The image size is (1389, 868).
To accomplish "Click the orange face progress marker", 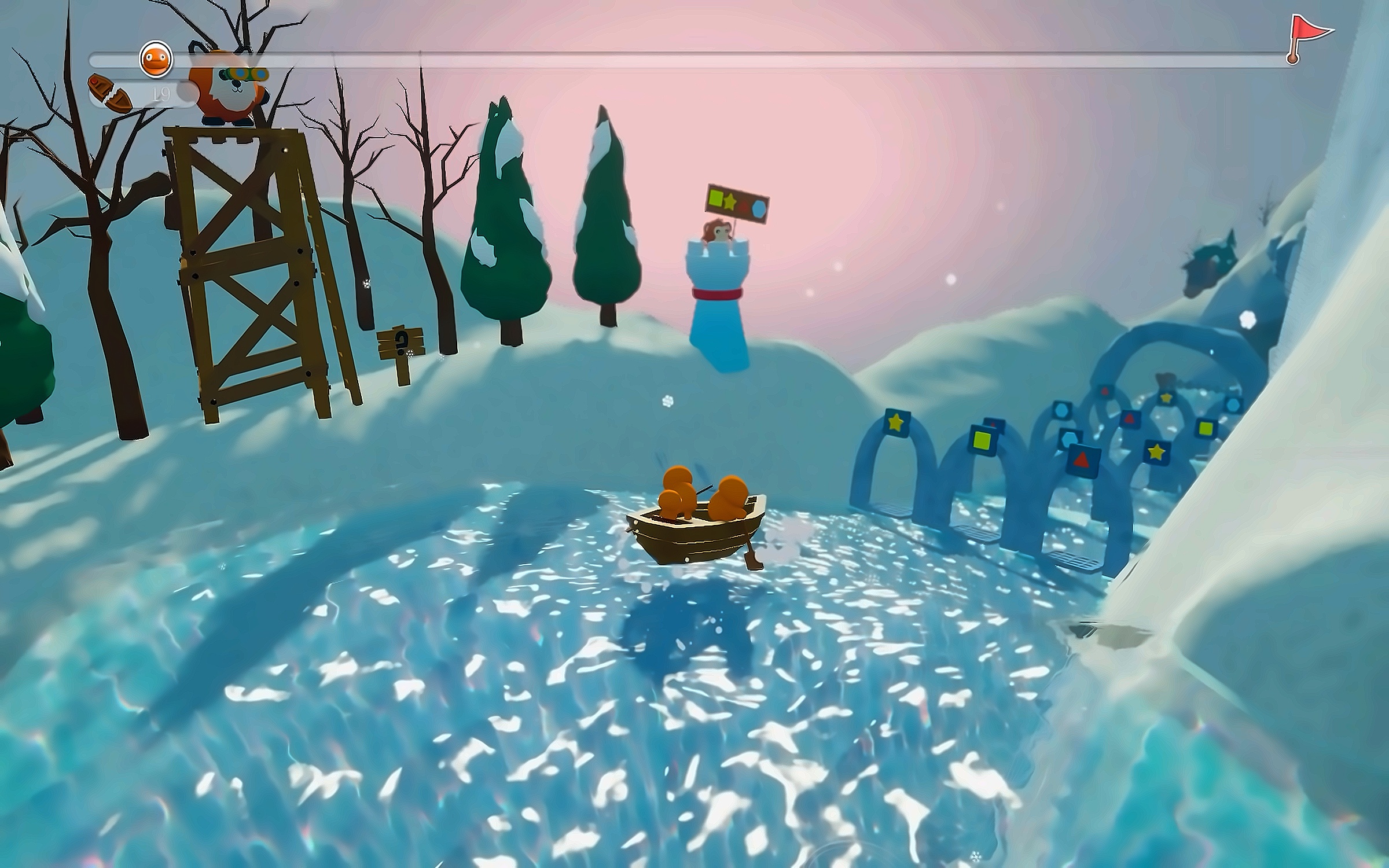I will (156, 59).
